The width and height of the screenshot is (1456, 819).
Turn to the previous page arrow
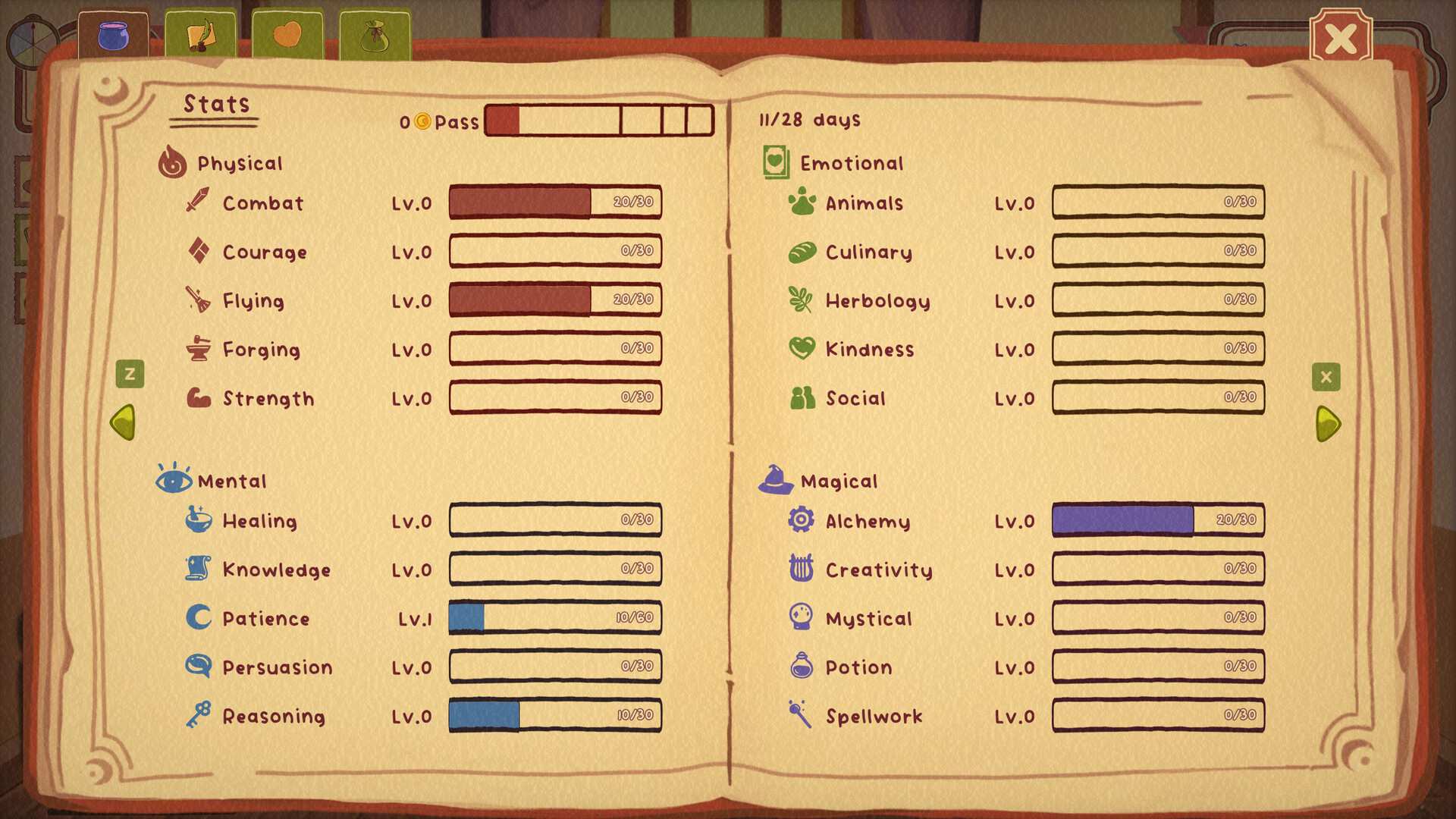coord(124,422)
